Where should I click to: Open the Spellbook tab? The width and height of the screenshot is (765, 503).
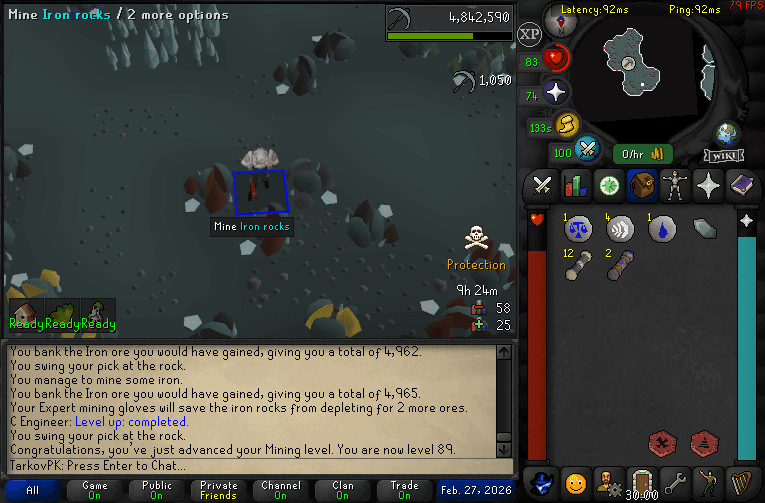click(740, 185)
